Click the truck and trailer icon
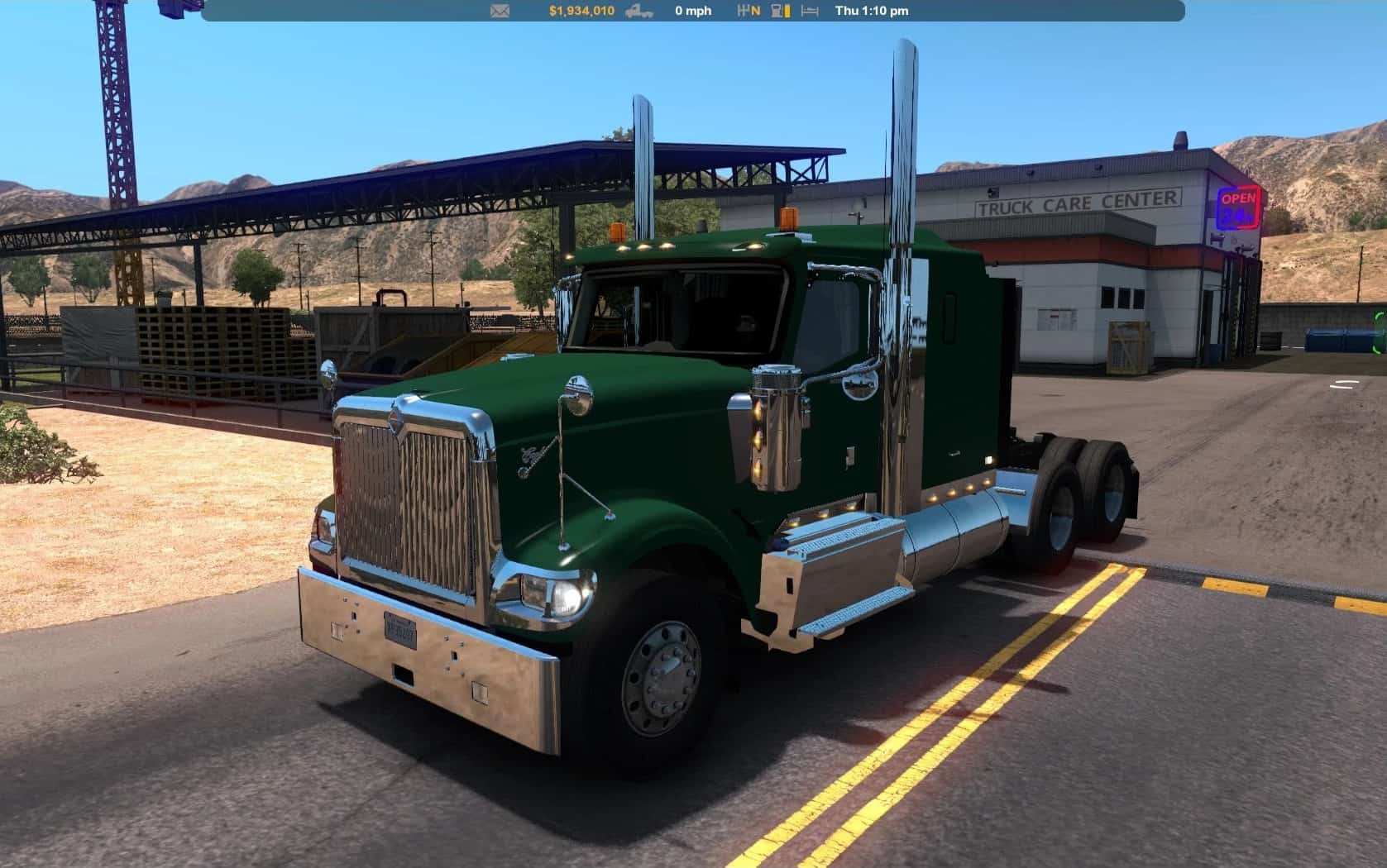Image resolution: width=1387 pixels, height=868 pixels. [x=638, y=11]
